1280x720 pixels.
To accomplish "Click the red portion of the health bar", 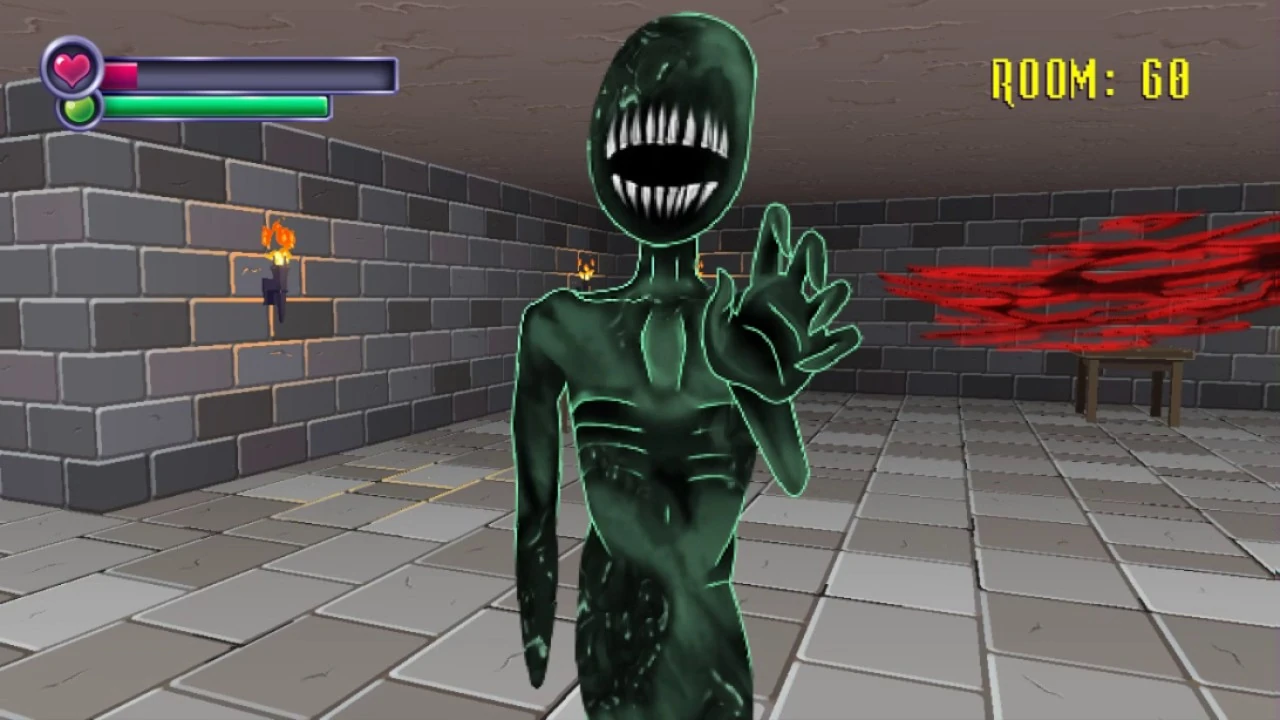I will 120,74.
